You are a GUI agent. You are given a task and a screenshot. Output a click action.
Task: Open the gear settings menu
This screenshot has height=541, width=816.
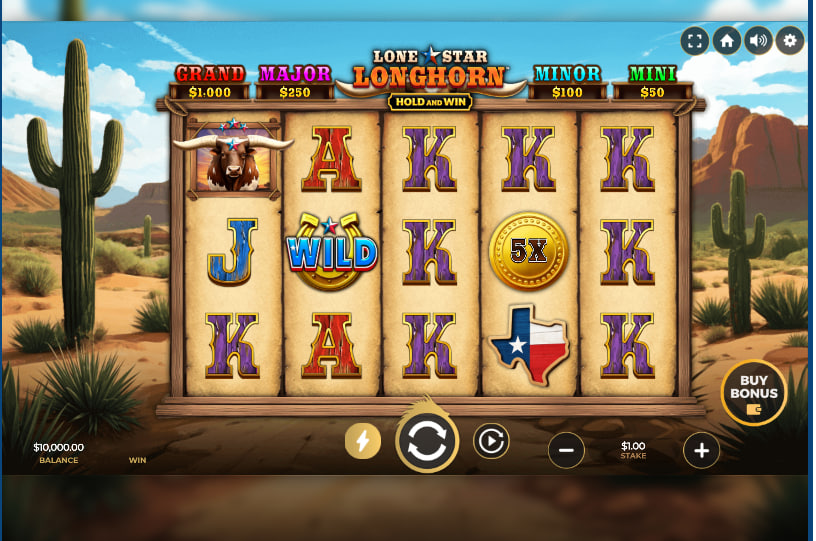(791, 41)
